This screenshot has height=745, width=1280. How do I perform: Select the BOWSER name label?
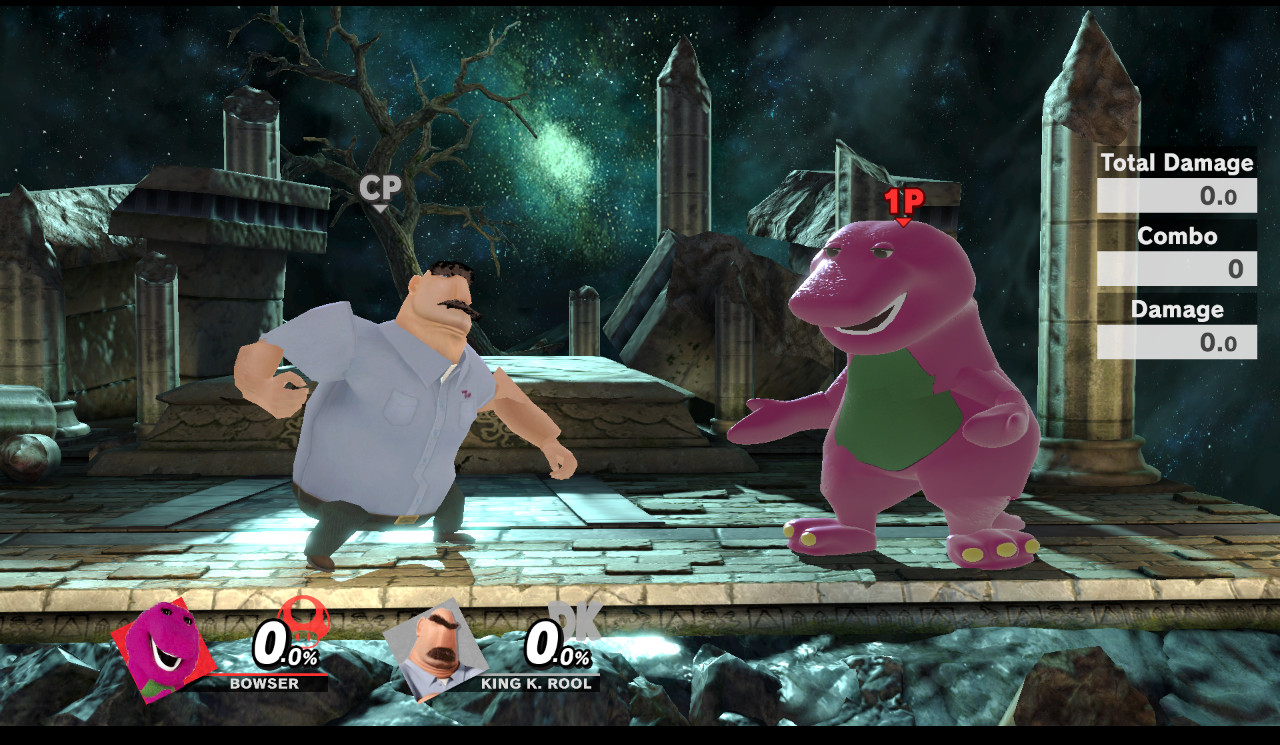(x=263, y=685)
